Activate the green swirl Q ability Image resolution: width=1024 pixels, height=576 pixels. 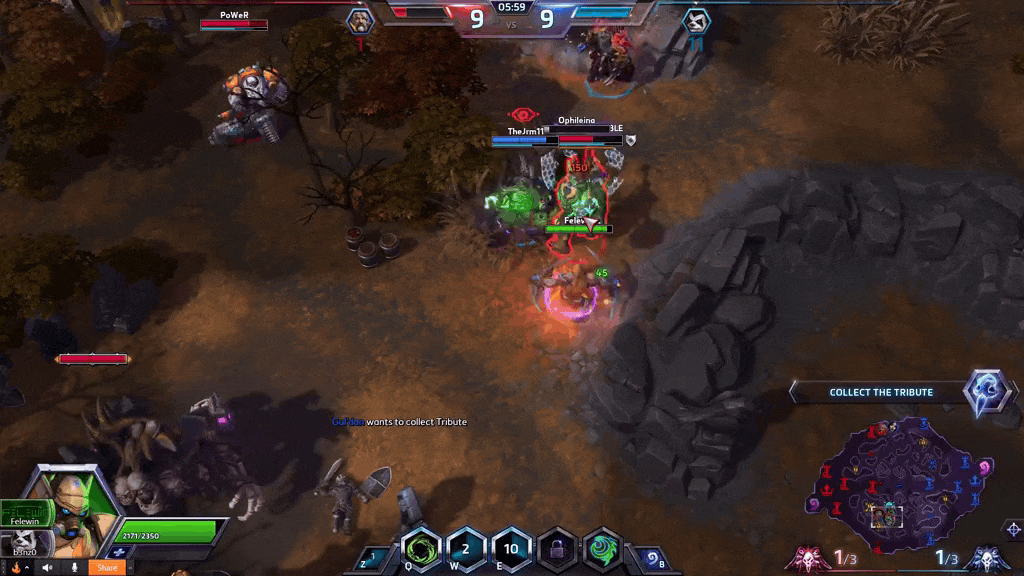coord(421,549)
